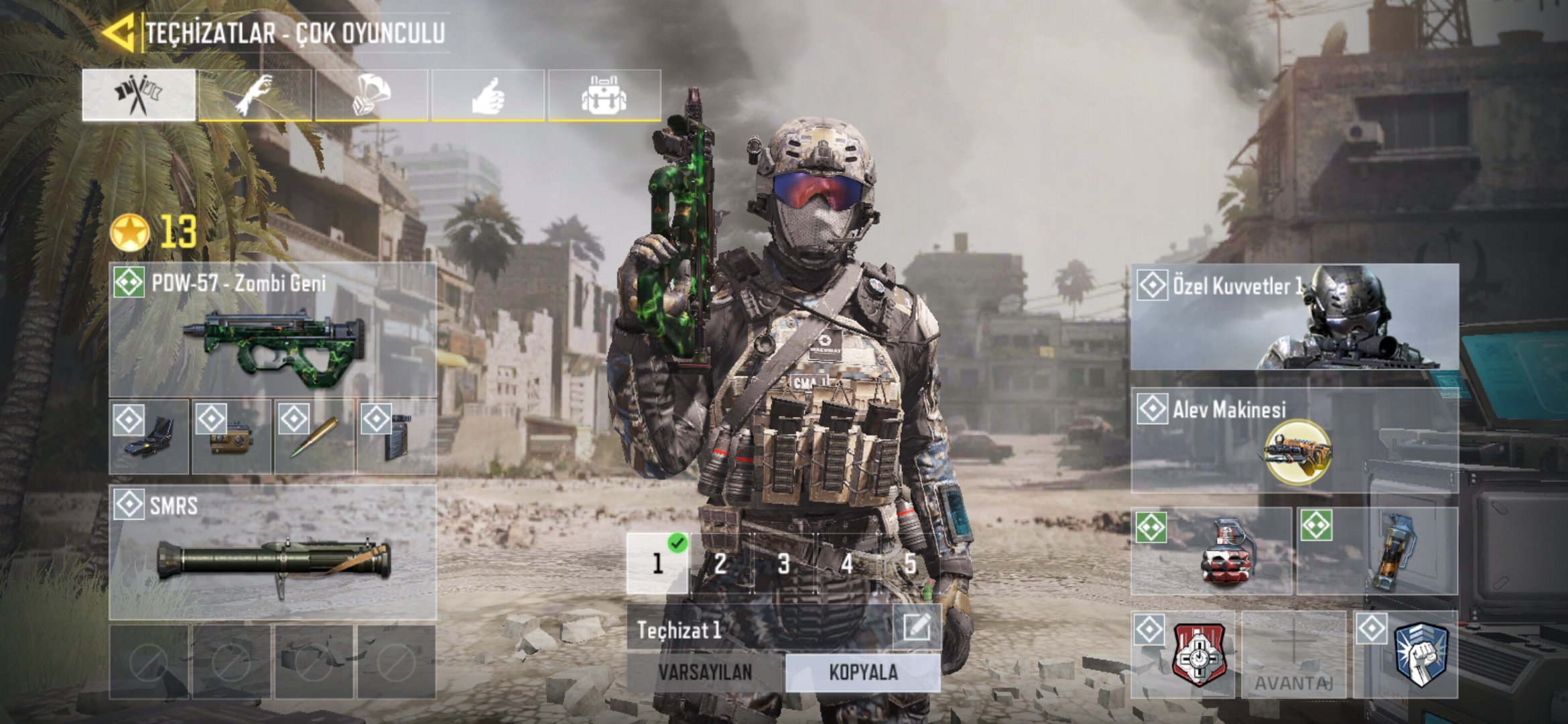Edit the Teçhizat 1 loadout name
The height and width of the screenshot is (724, 1568).
point(916,628)
